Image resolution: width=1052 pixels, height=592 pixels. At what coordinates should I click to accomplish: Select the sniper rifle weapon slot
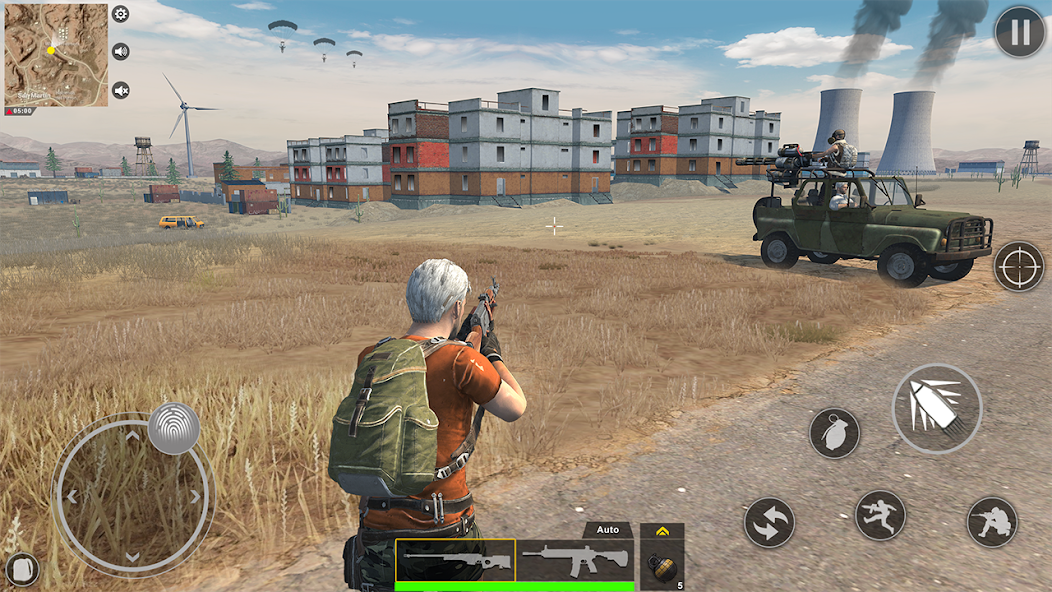click(x=456, y=560)
